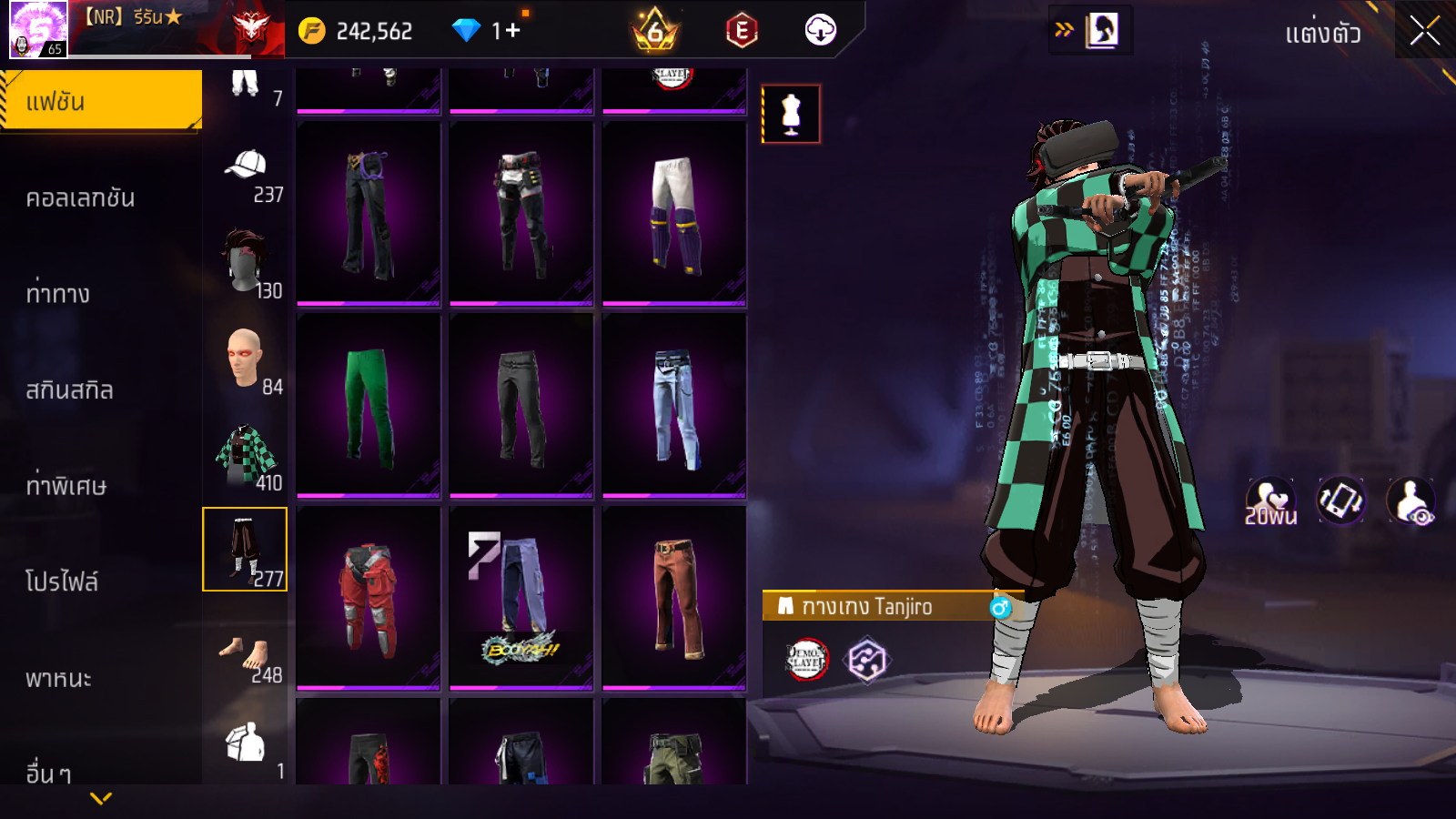The width and height of the screenshot is (1456, 819).
Task: Go to the โปรไฟล์ profile tab
Action: pos(62,581)
